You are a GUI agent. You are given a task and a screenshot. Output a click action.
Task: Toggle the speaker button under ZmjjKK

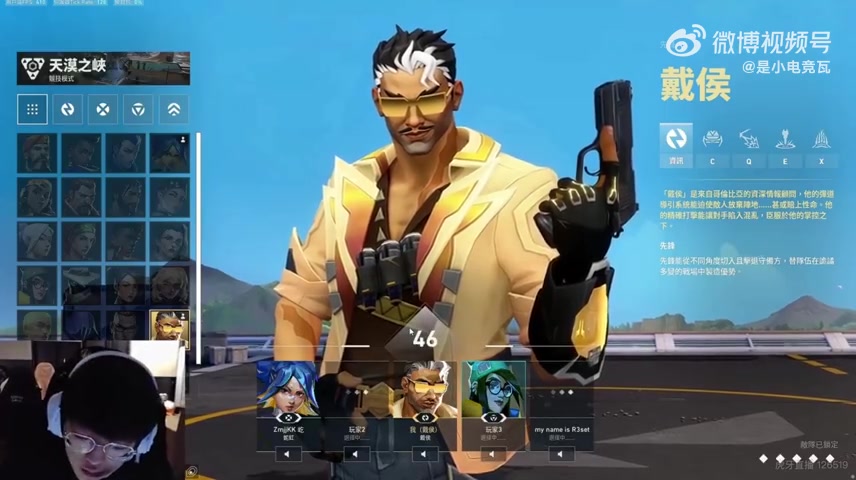coord(289,454)
